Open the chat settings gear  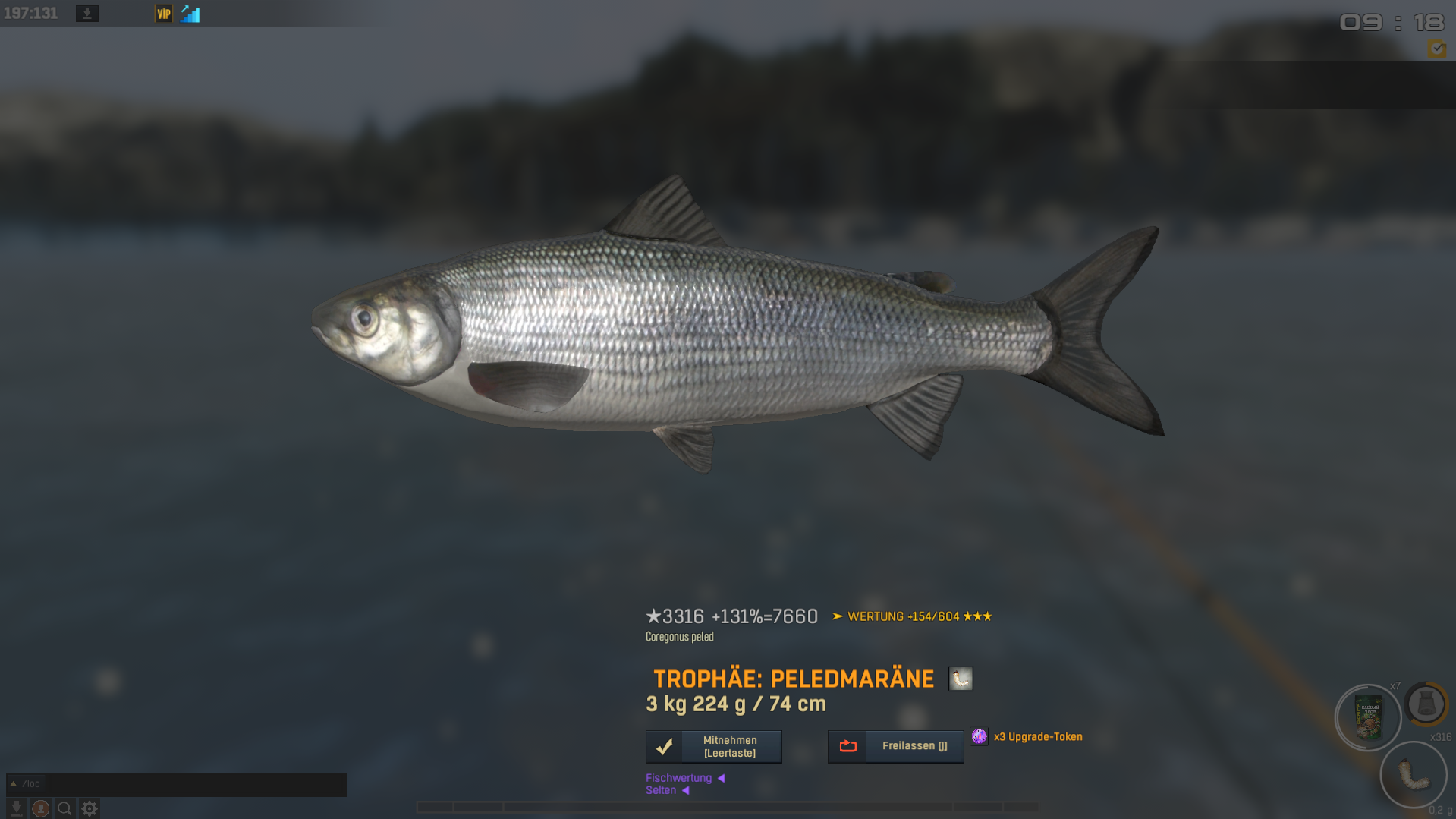[x=89, y=808]
